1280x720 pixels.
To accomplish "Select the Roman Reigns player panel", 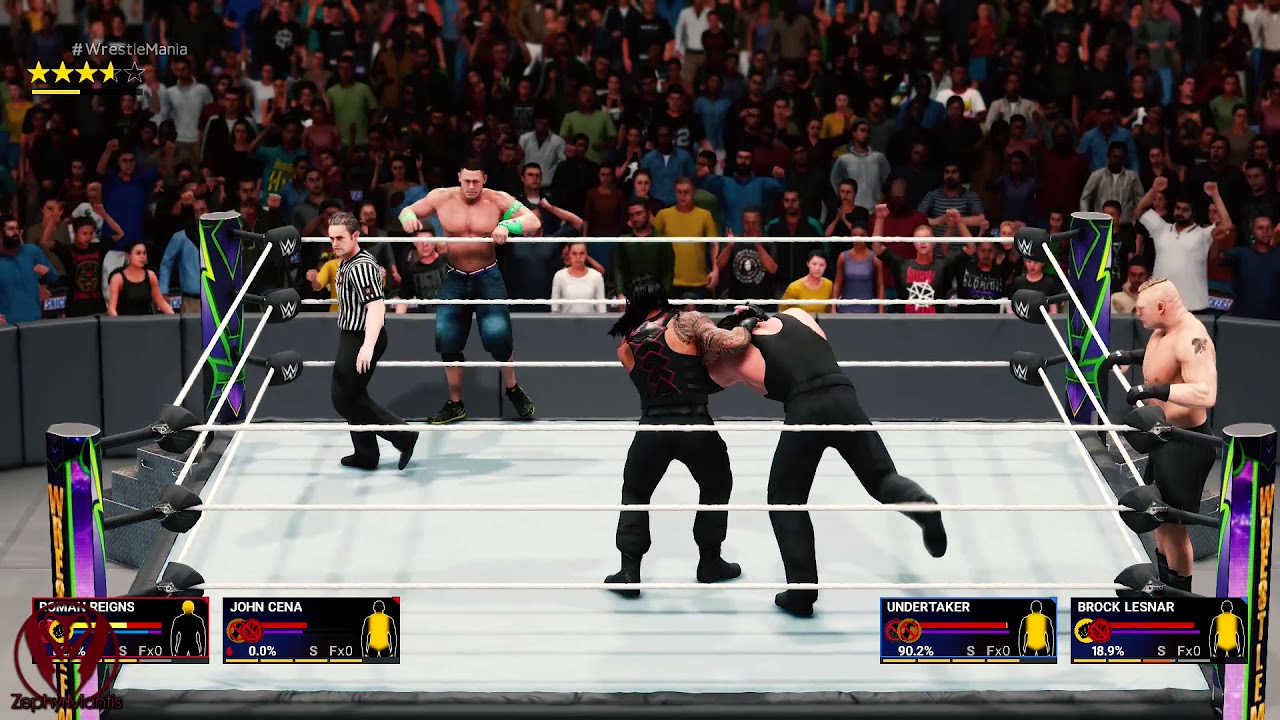I will pyautogui.click(x=120, y=630).
